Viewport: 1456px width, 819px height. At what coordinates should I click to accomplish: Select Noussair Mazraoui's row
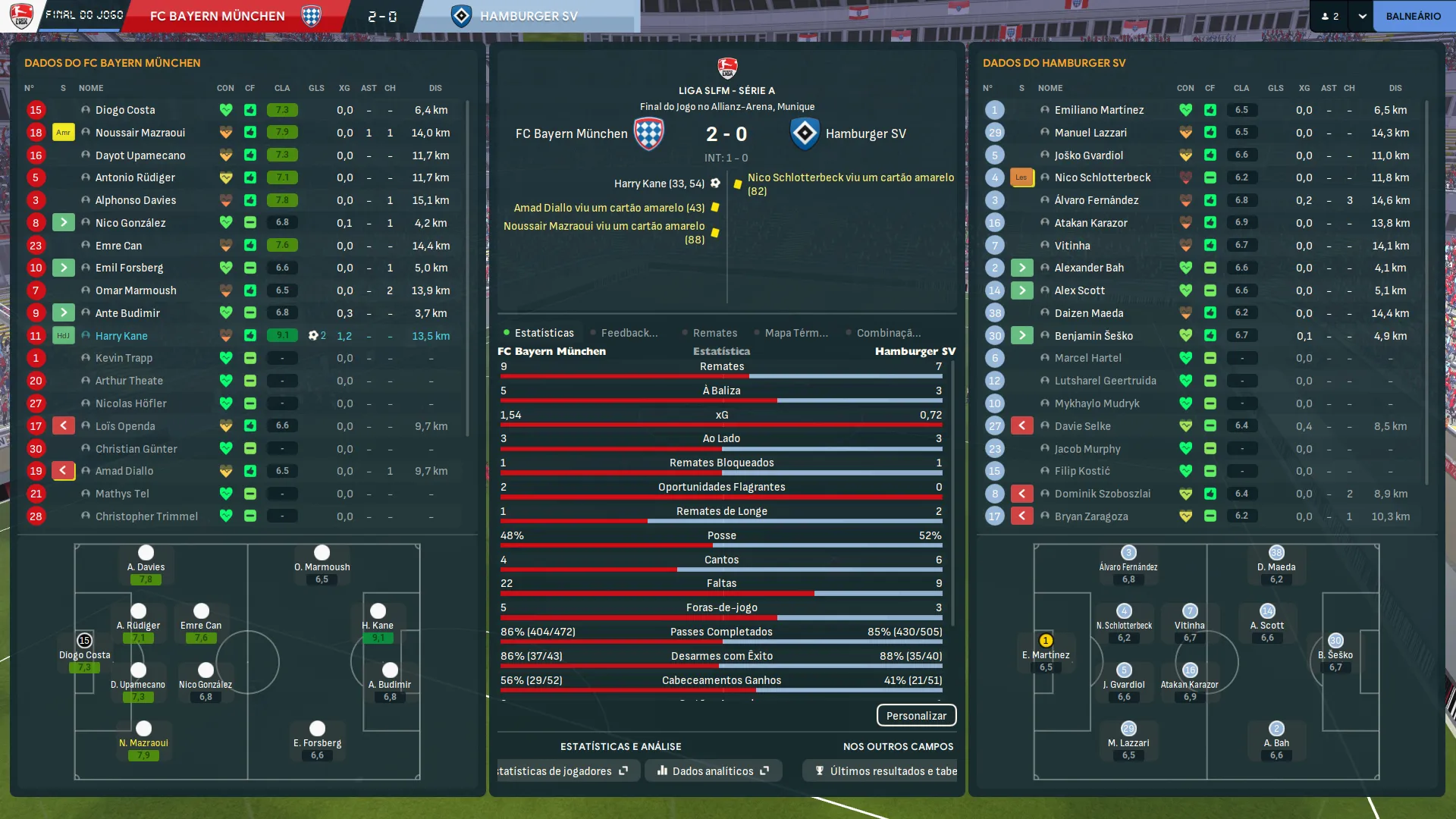click(140, 133)
